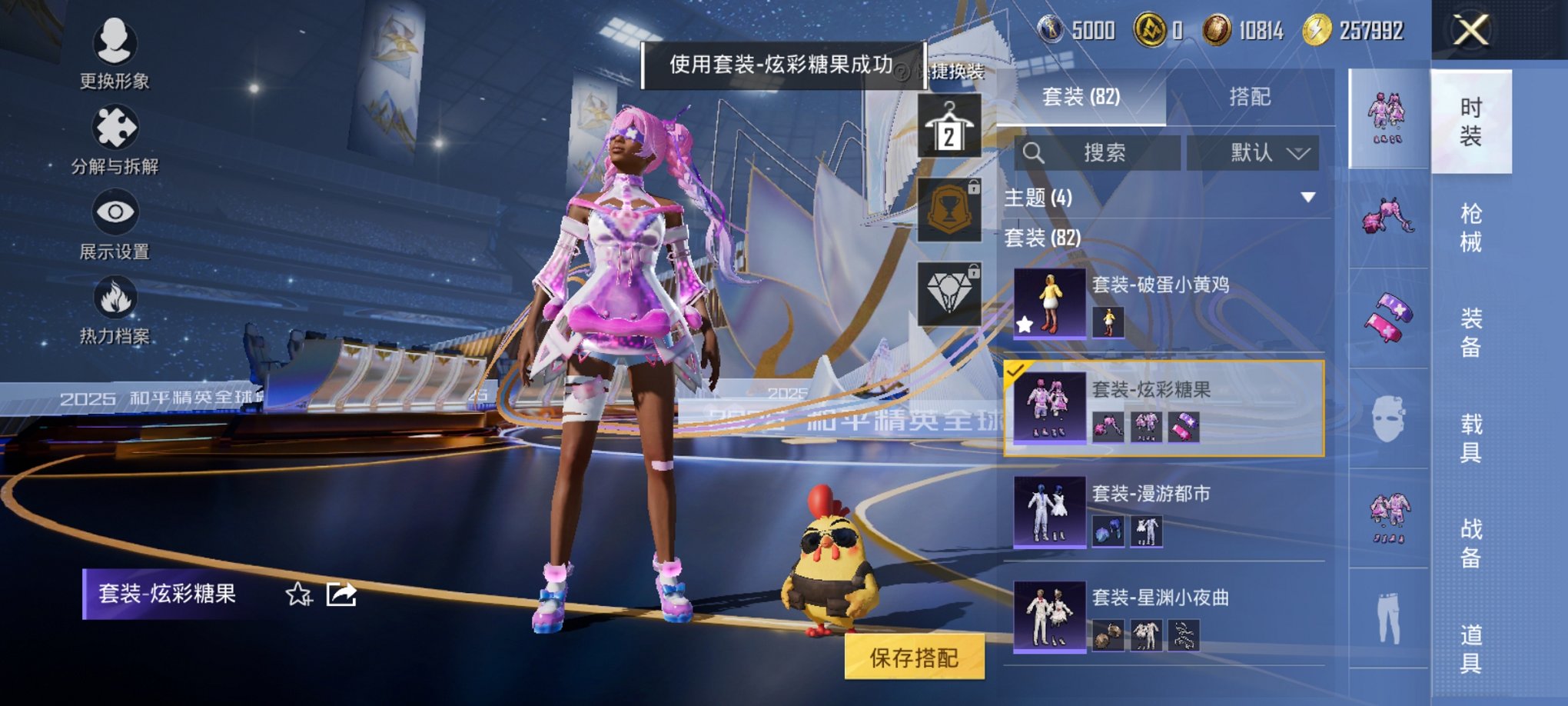The width and height of the screenshot is (1568, 706).
Task: Open the 默认 sorting dropdown
Action: [x=1253, y=152]
